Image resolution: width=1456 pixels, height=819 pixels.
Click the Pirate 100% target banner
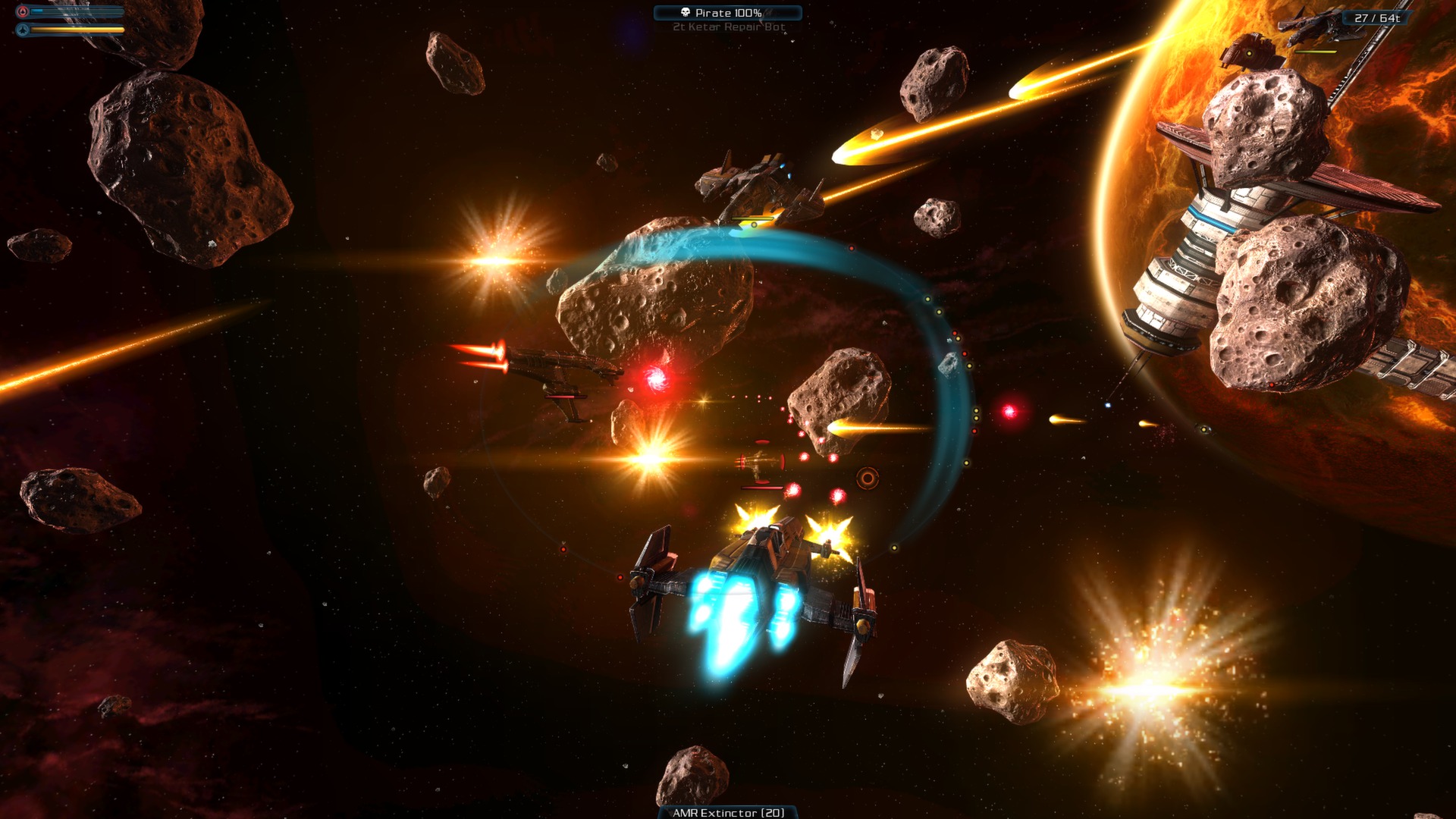[x=728, y=12]
